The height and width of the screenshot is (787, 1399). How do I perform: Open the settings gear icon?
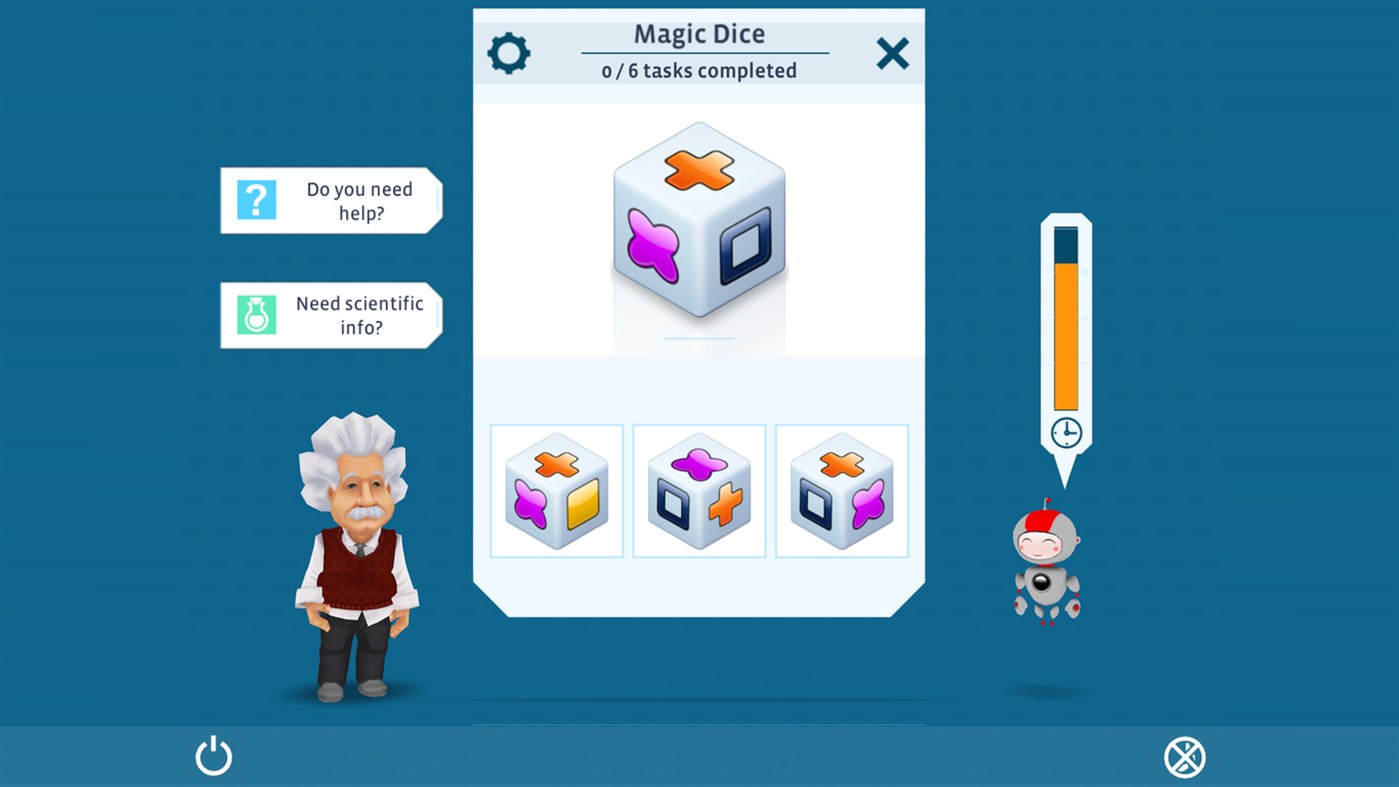click(x=509, y=53)
